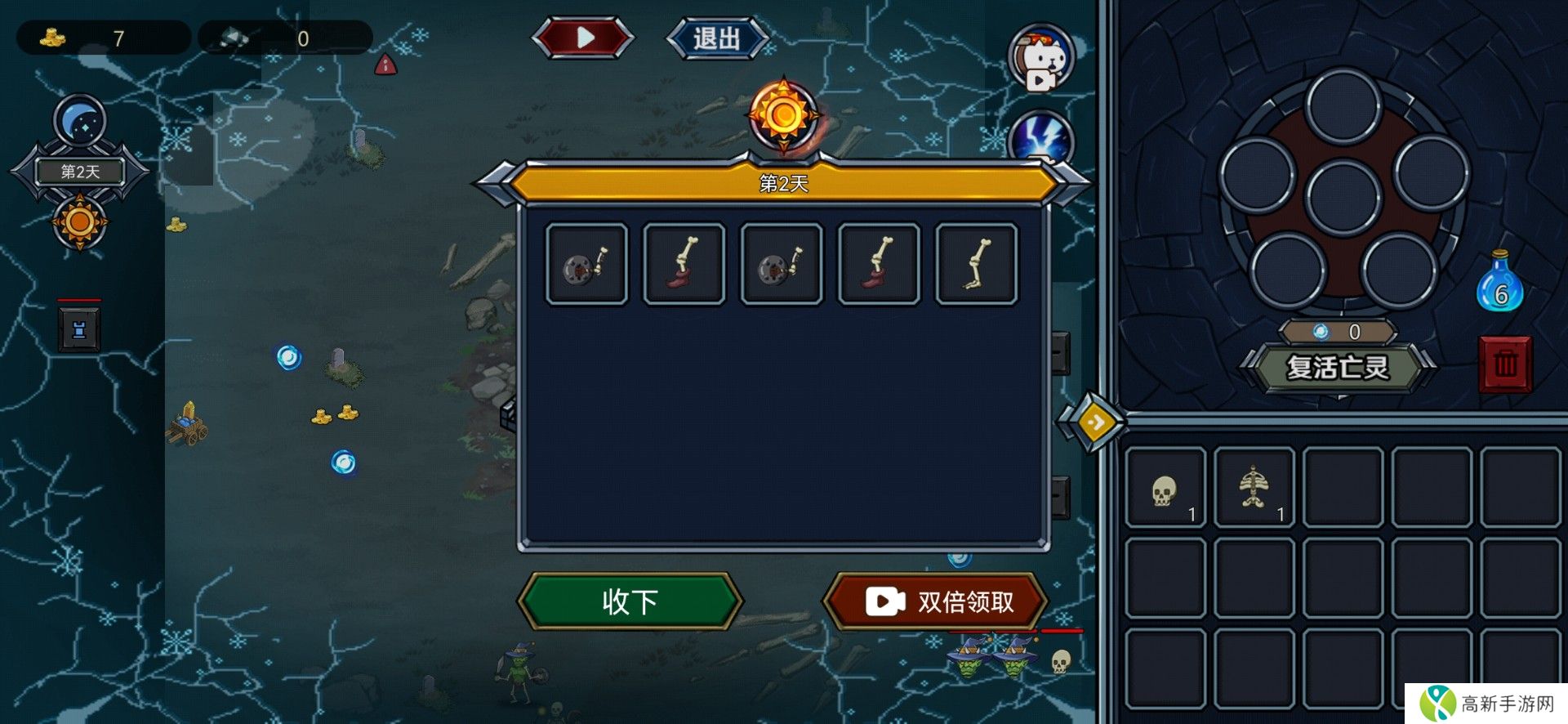Click the leg bone in the fifth reward slot
The image size is (1568, 724).
point(976,263)
